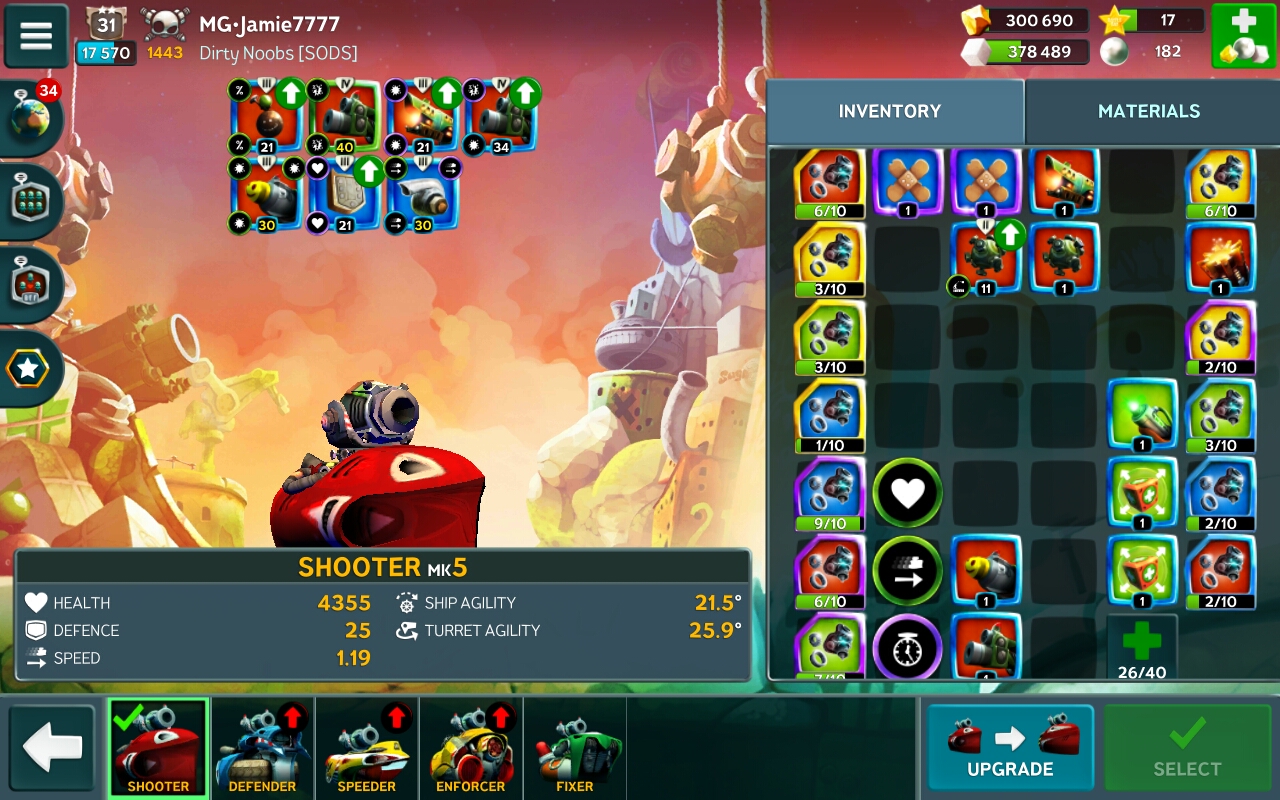1280x800 pixels.
Task: Pick the Enforcer ship
Action: click(x=470, y=747)
